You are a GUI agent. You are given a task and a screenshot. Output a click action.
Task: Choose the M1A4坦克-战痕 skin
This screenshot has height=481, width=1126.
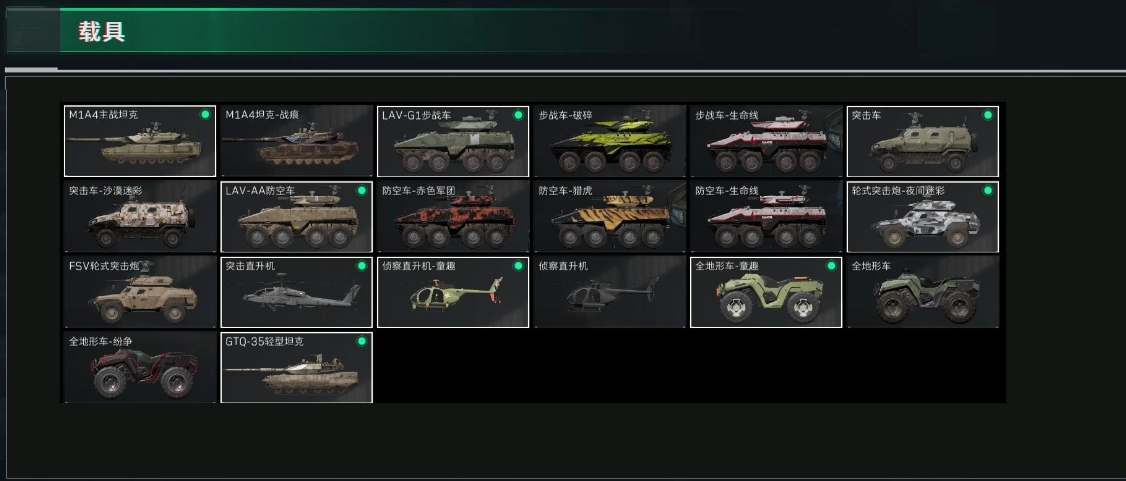pyautogui.click(x=296, y=141)
